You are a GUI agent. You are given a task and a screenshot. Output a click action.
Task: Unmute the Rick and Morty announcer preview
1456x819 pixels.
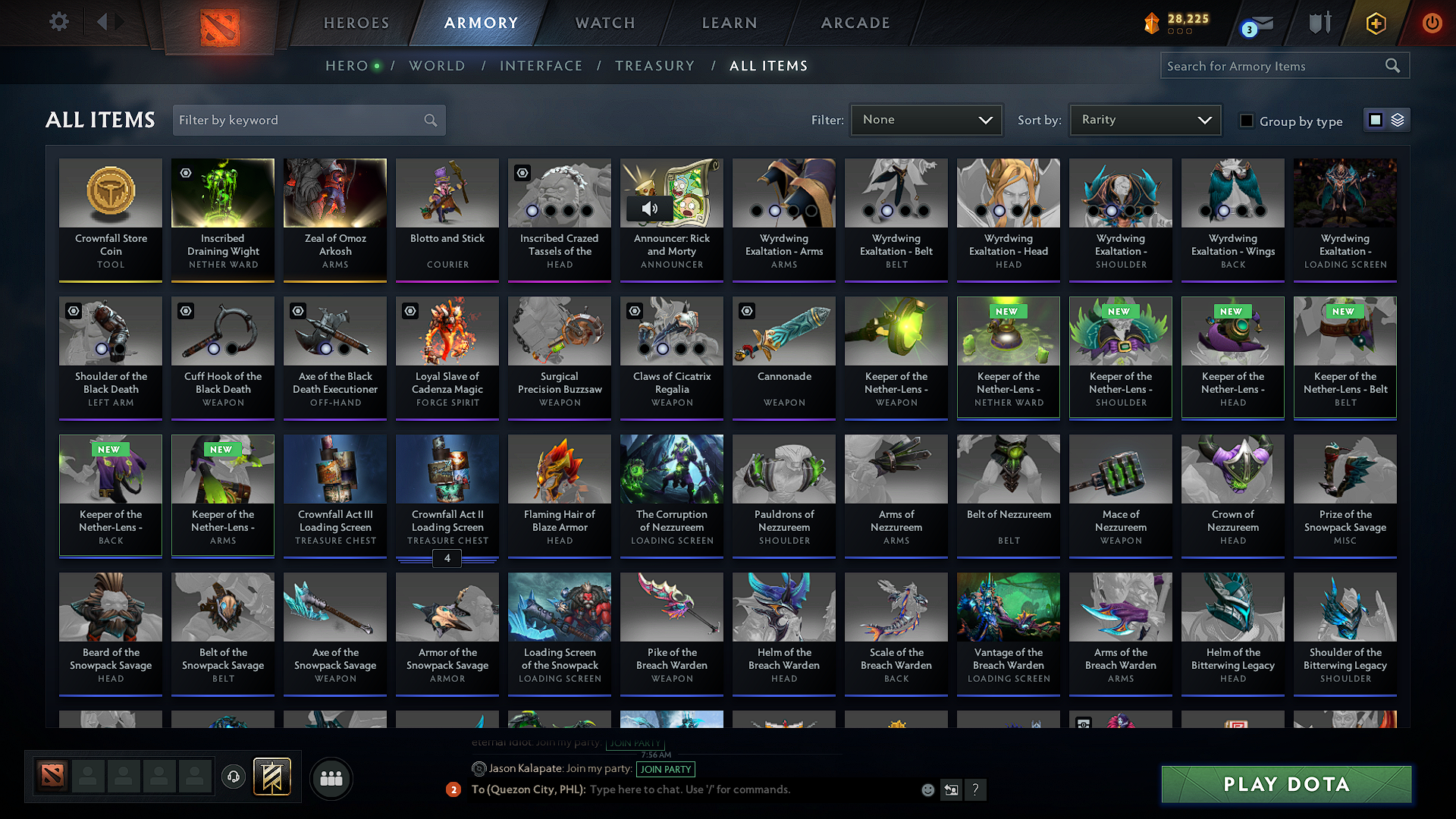[x=649, y=208]
